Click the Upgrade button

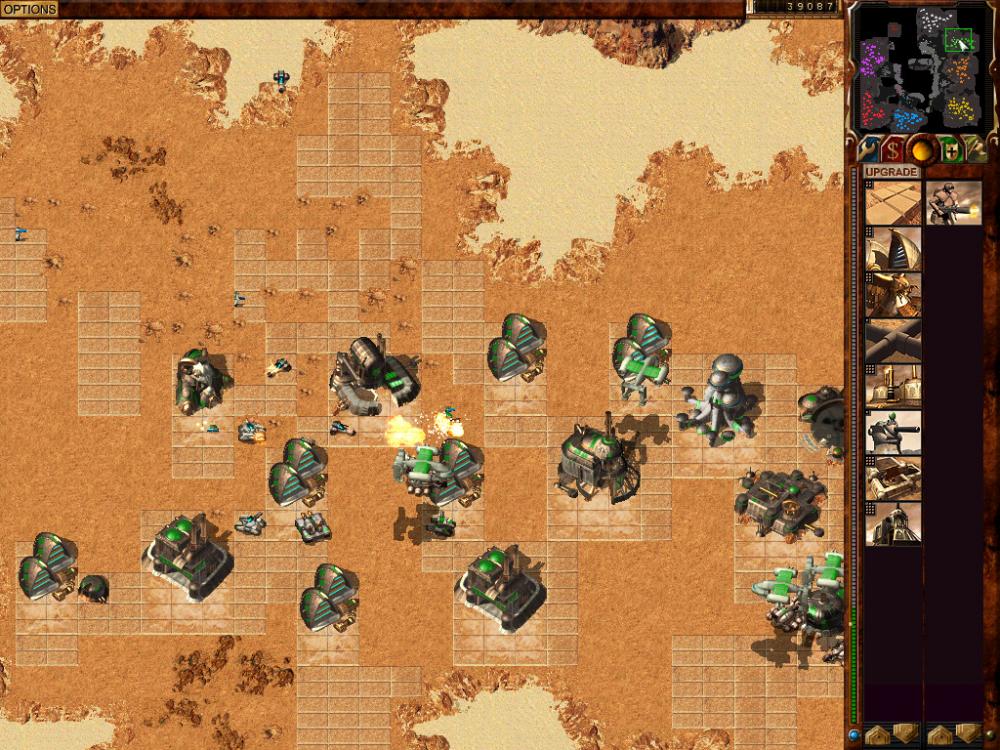pos(892,172)
